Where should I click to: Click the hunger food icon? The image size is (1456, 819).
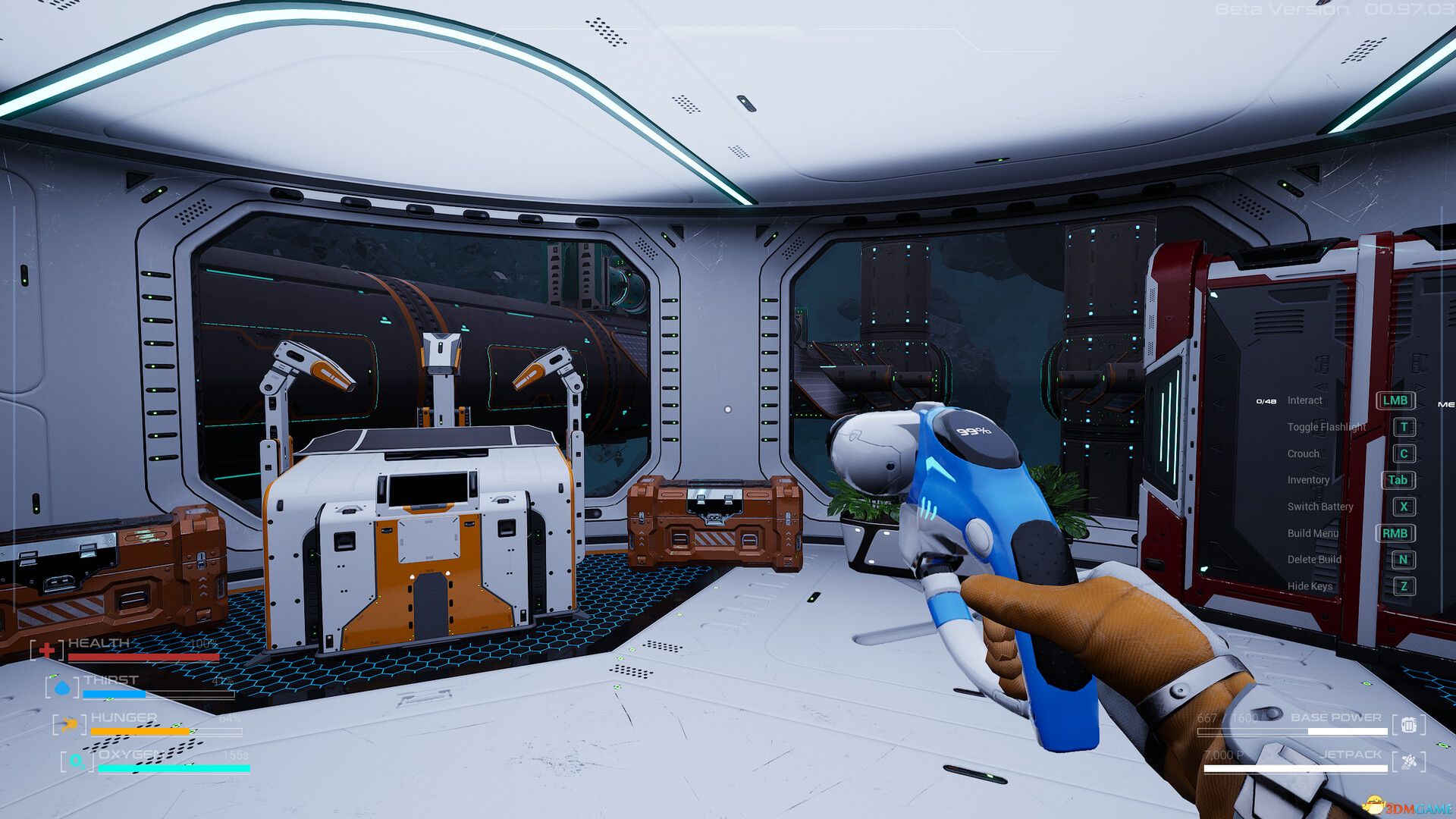tap(69, 724)
